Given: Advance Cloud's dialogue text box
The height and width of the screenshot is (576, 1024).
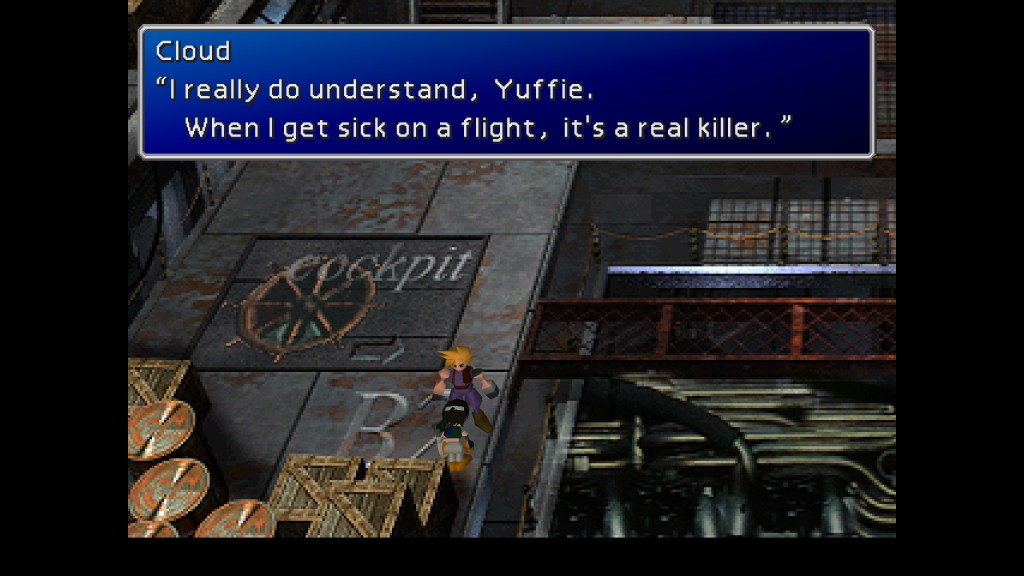Looking at the screenshot, I should pyautogui.click(x=506, y=92).
